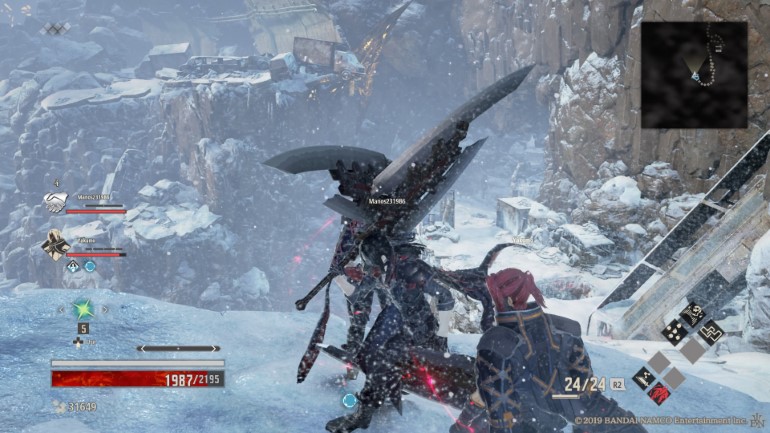Select the Yakumo companion portrait

tap(54, 243)
